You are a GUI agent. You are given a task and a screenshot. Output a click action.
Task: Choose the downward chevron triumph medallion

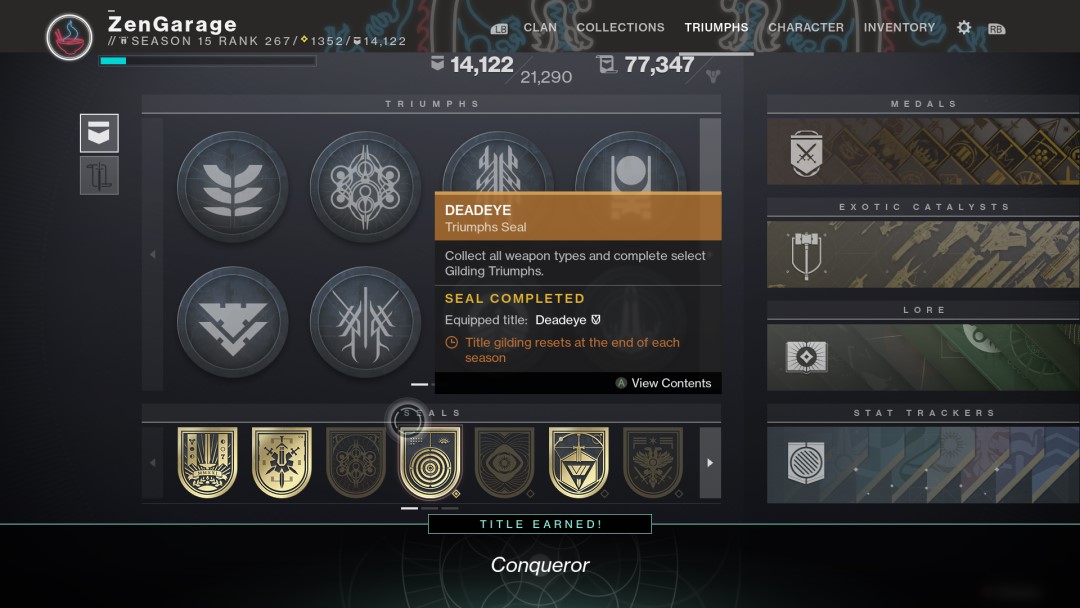click(232, 321)
